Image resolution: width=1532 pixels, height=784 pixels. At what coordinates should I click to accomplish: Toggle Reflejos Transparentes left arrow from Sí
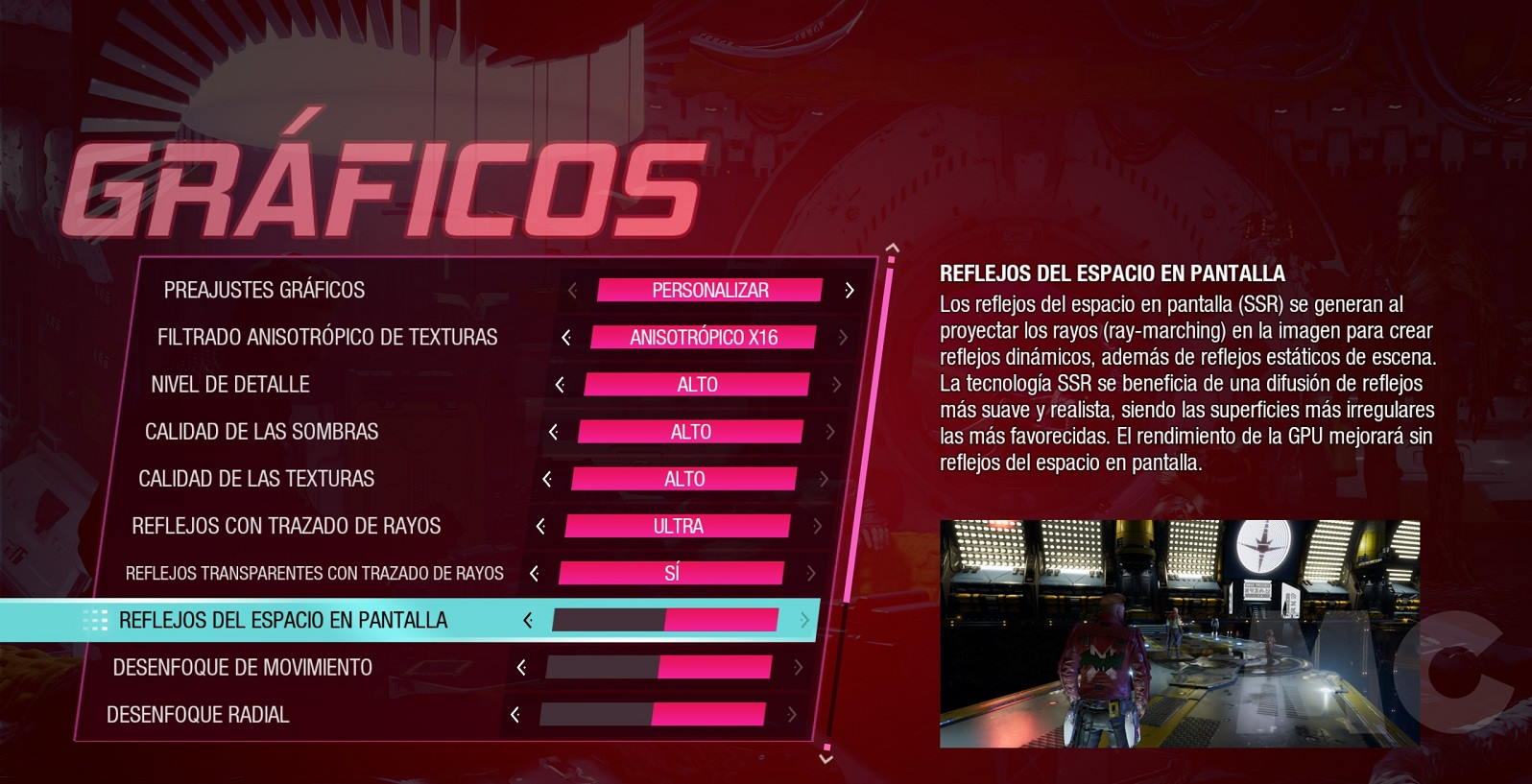point(534,573)
